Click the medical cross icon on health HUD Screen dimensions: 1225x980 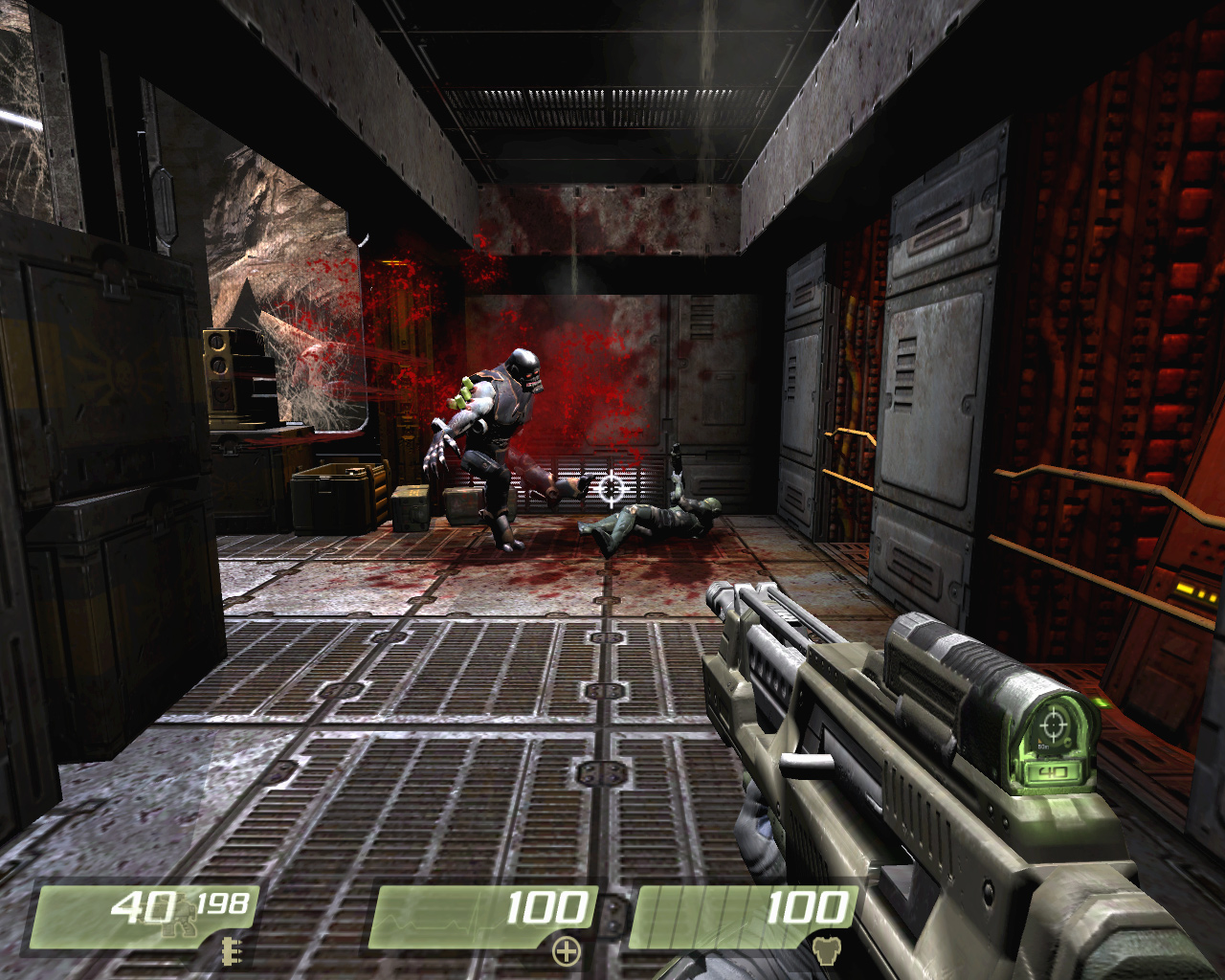tap(567, 951)
